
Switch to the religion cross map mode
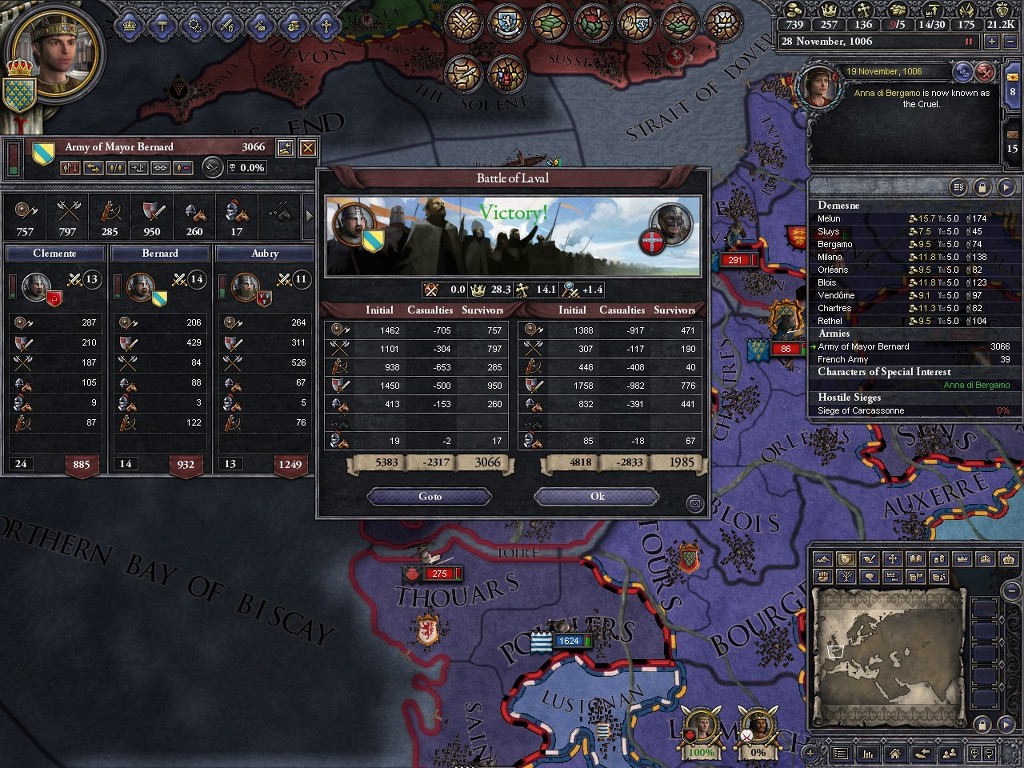(892, 559)
